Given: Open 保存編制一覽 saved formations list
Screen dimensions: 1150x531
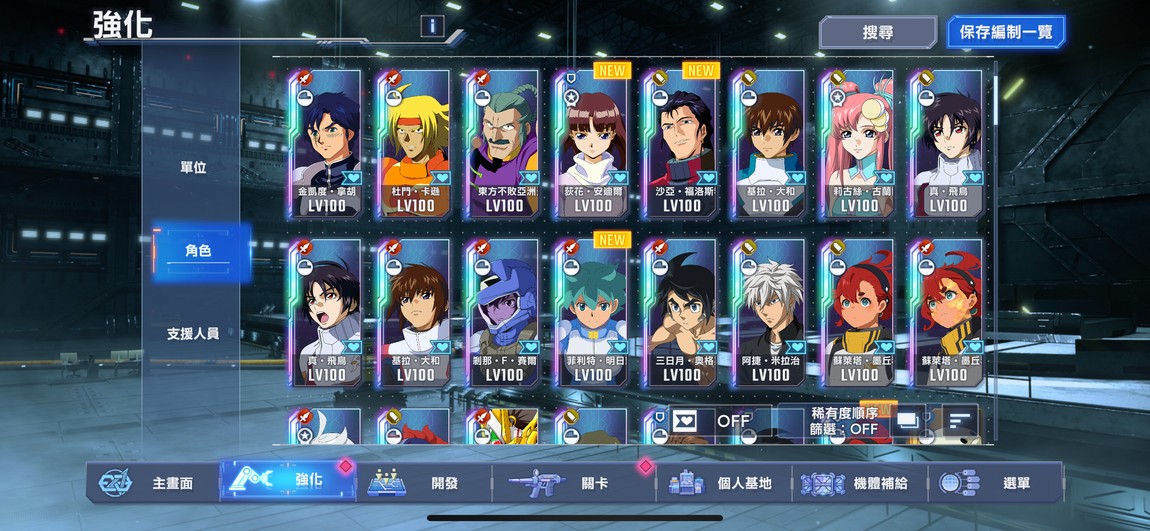Looking at the screenshot, I should point(1005,32).
